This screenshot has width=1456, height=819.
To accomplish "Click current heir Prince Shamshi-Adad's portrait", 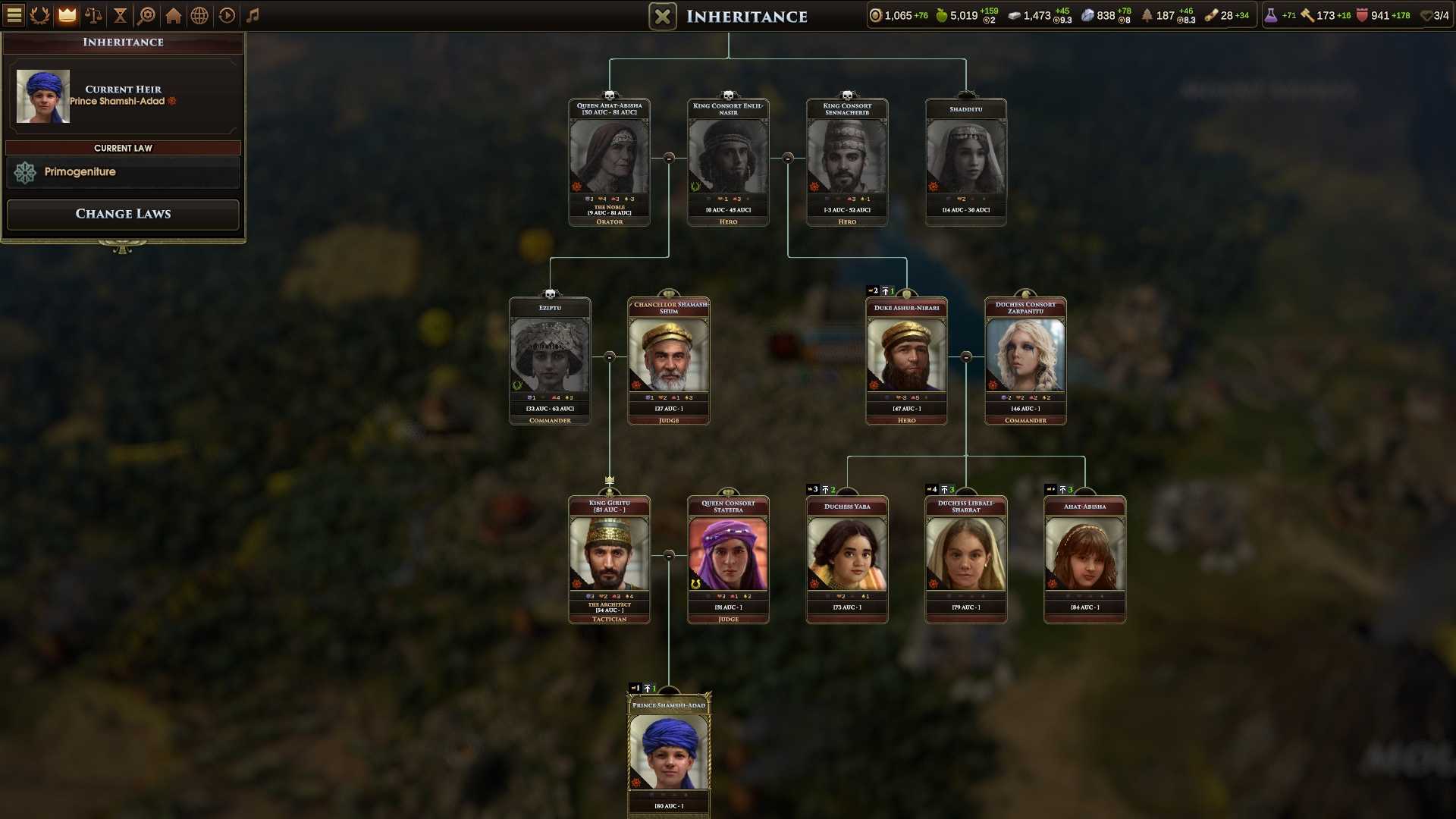I will click(x=43, y=96).
